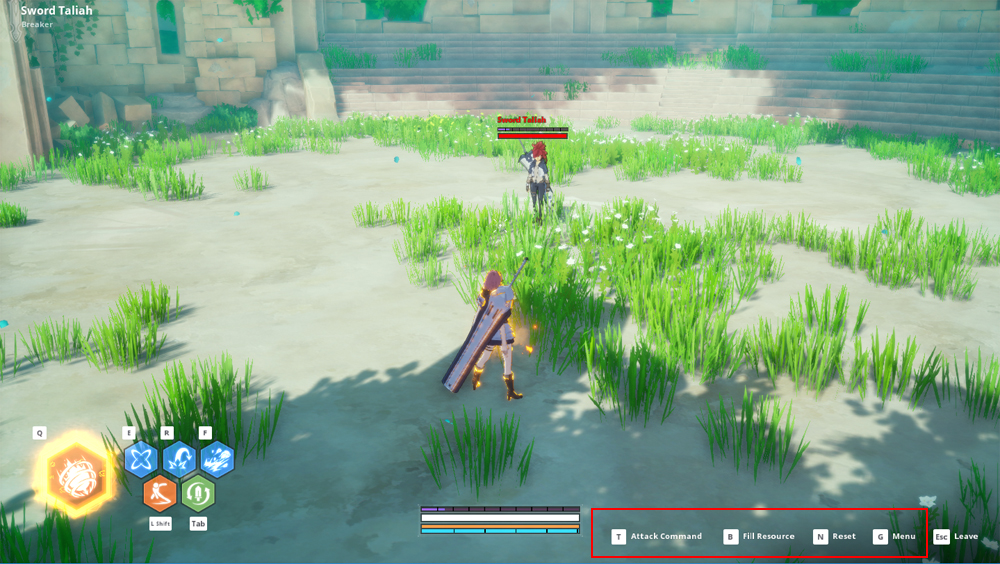Image resolution: width=1000 pixels, height=564 pixels.
Task: Activate the orange dodge slide ability
Action: coord(160,493)
